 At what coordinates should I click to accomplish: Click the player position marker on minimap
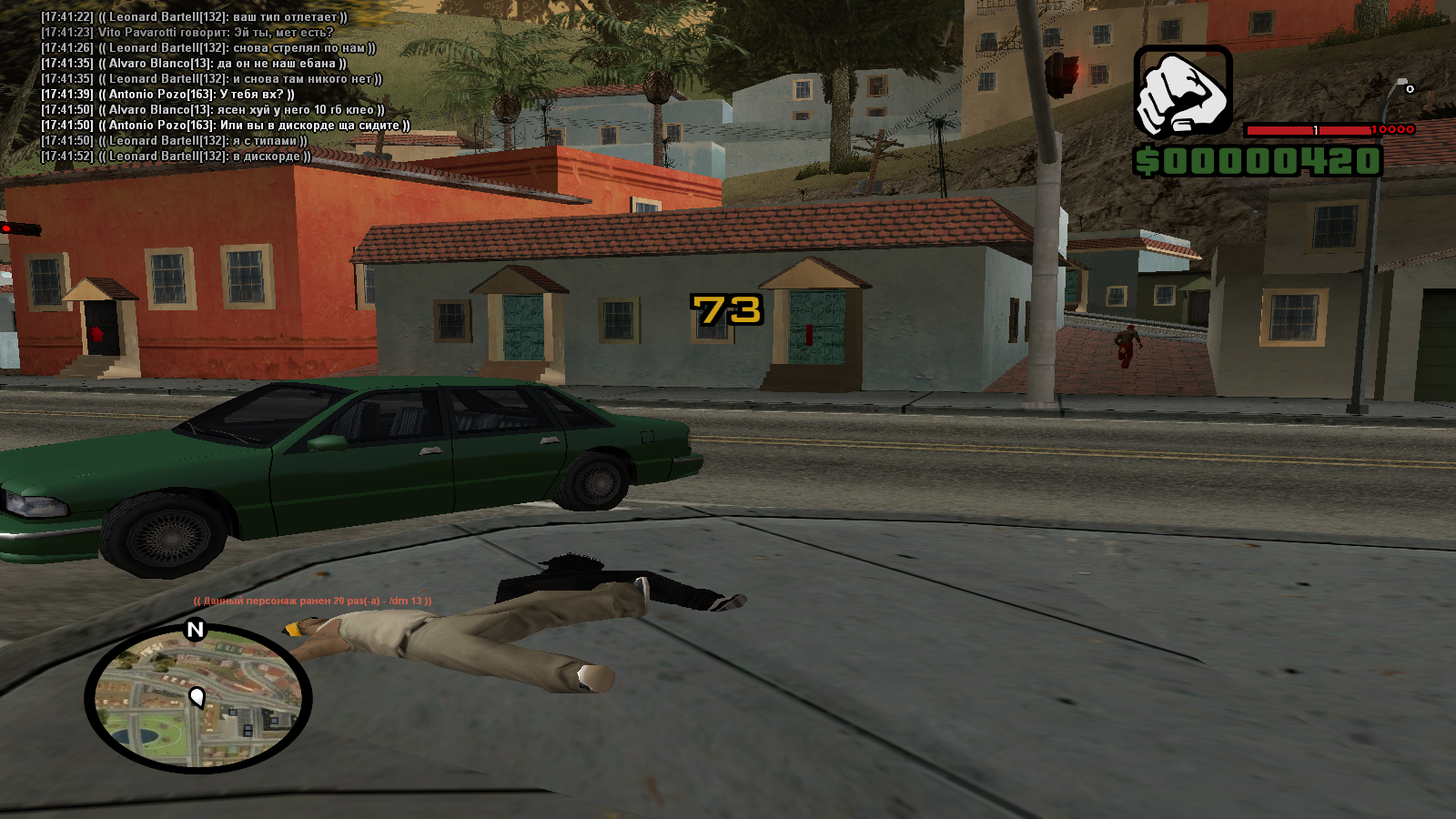[197, 698]
